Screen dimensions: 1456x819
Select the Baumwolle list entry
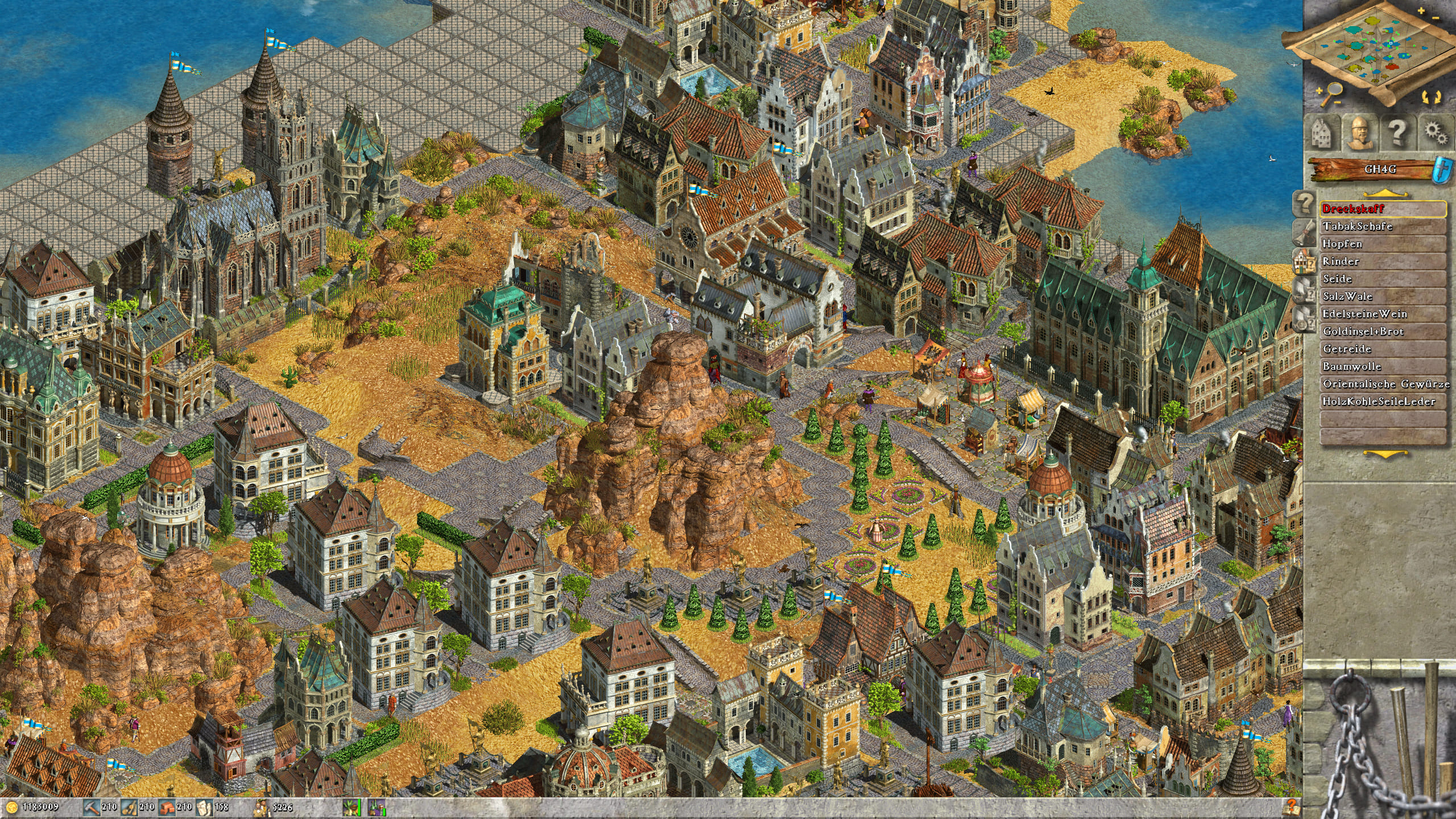1382,367
